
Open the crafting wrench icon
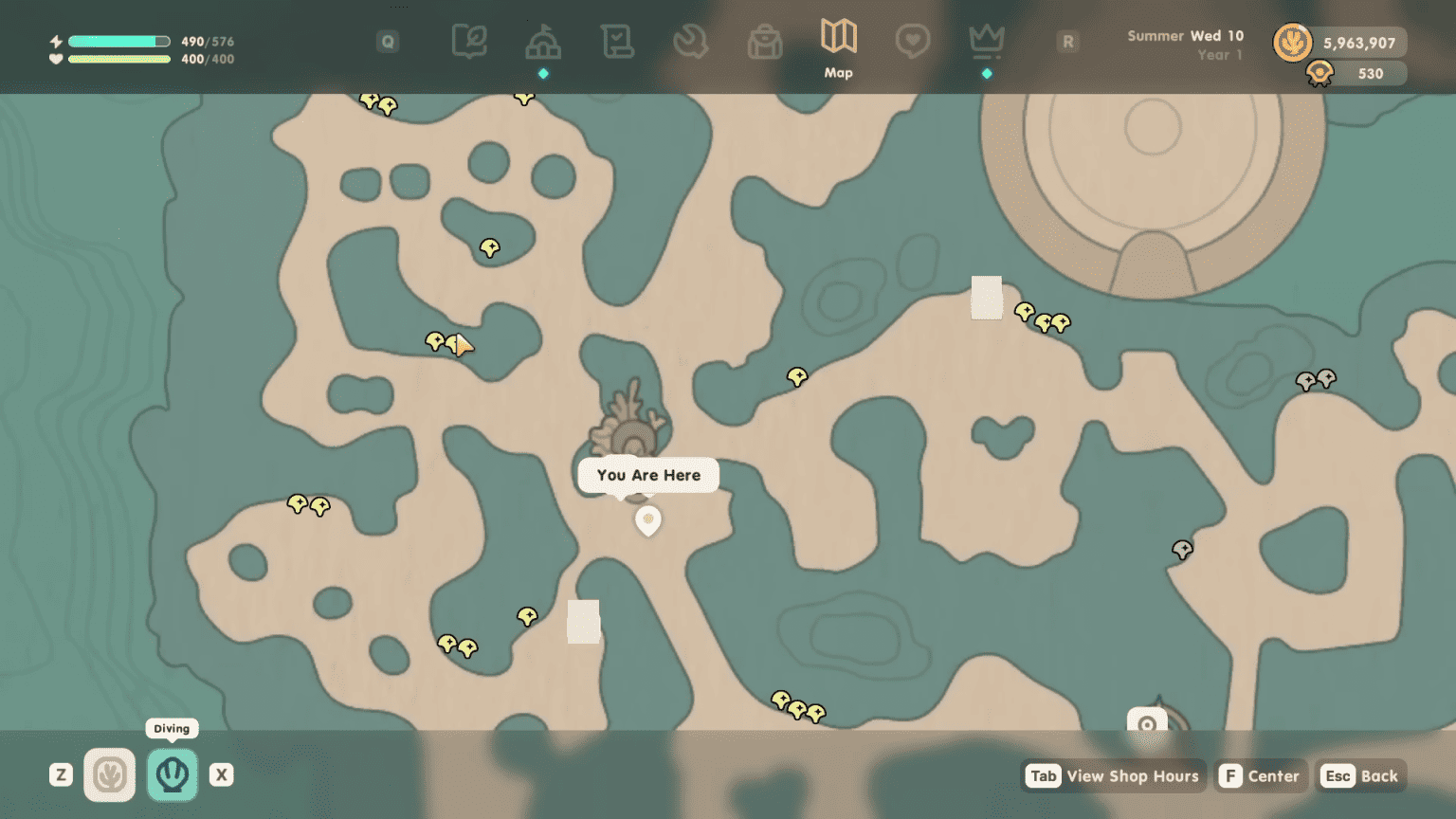point(692,42)
